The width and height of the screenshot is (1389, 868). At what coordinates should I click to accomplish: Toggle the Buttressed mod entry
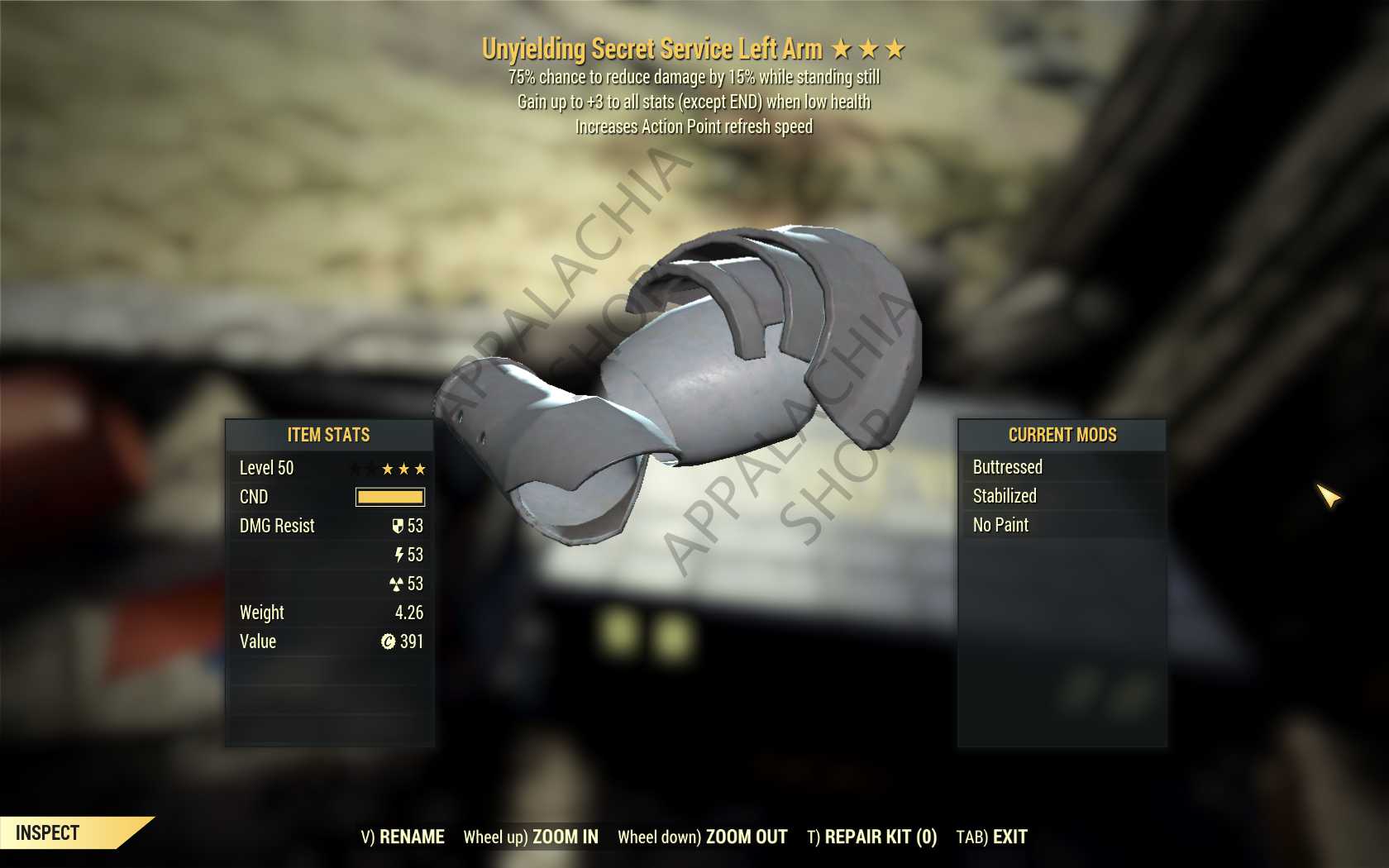click(x=1009, y=467)
